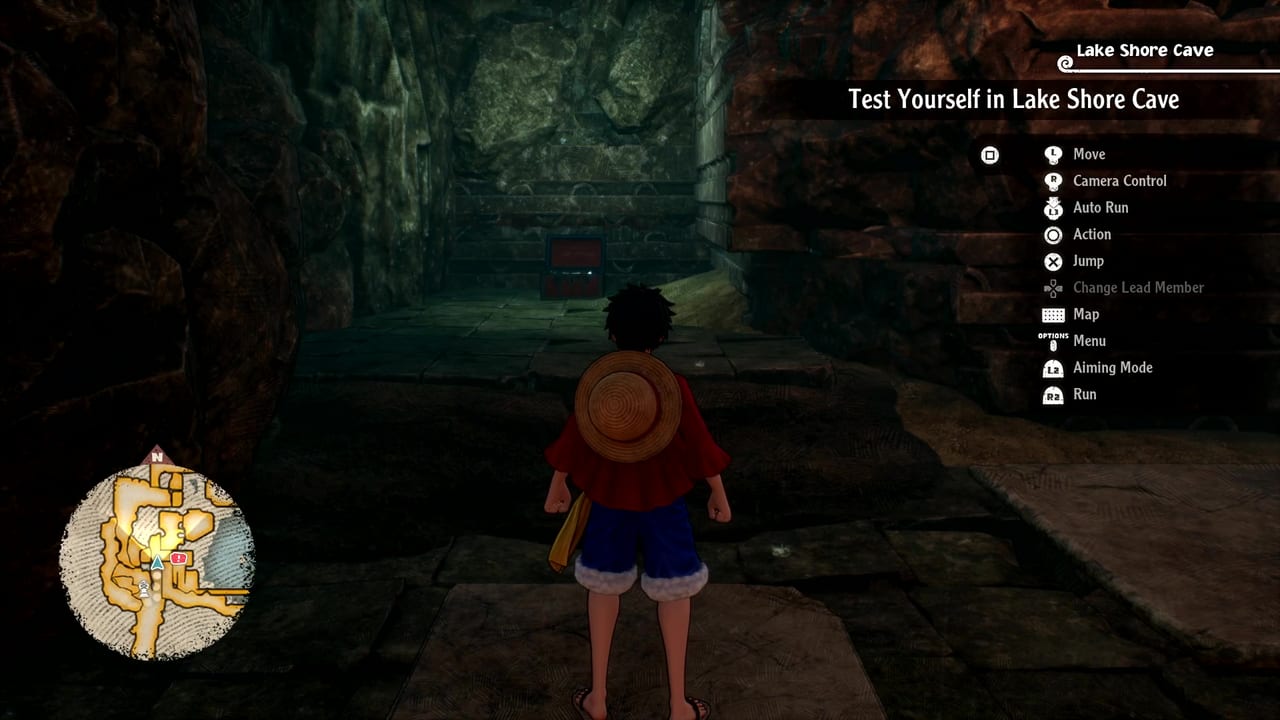
Task: Select the left stick Move icon
Action: 1052,154
